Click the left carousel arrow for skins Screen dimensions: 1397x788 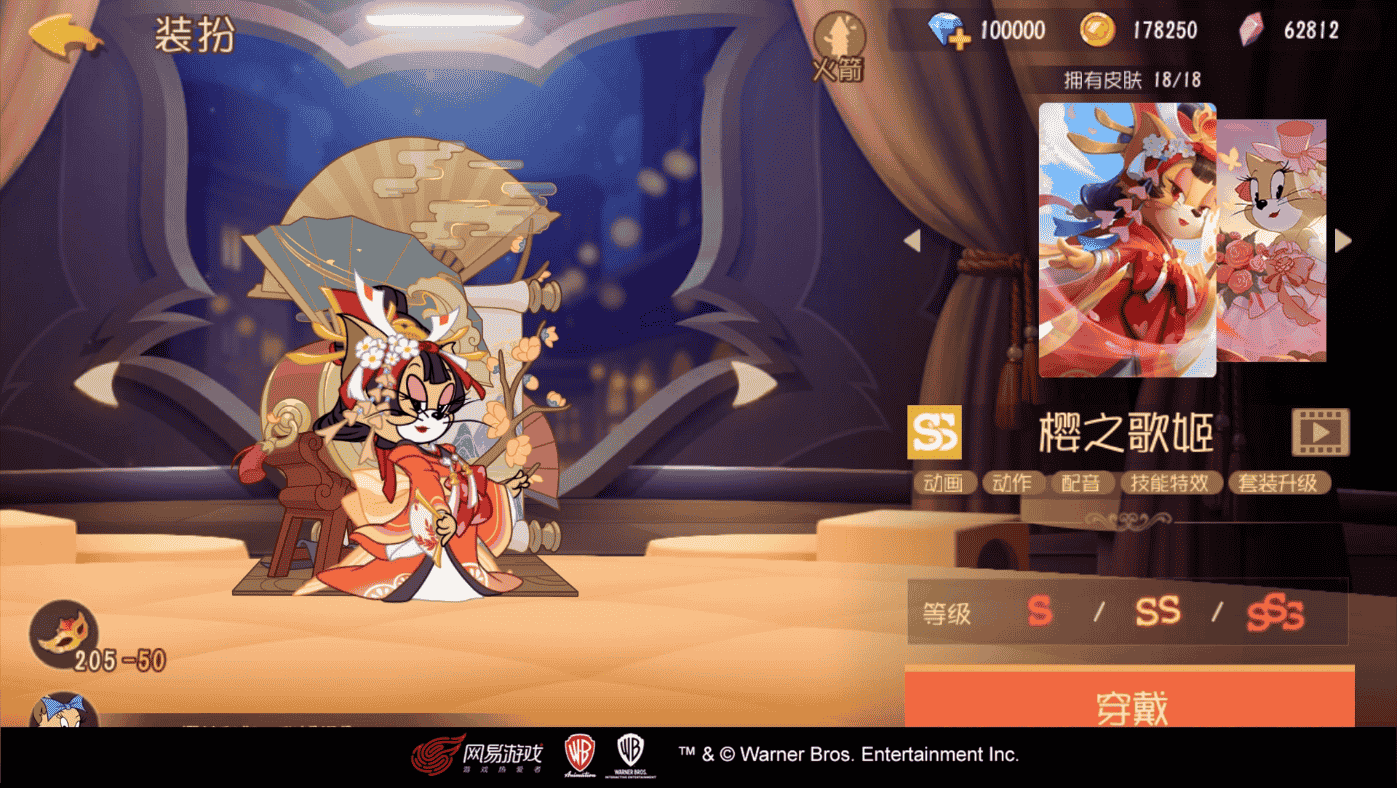pyautogui.click(x=912, y=240)
